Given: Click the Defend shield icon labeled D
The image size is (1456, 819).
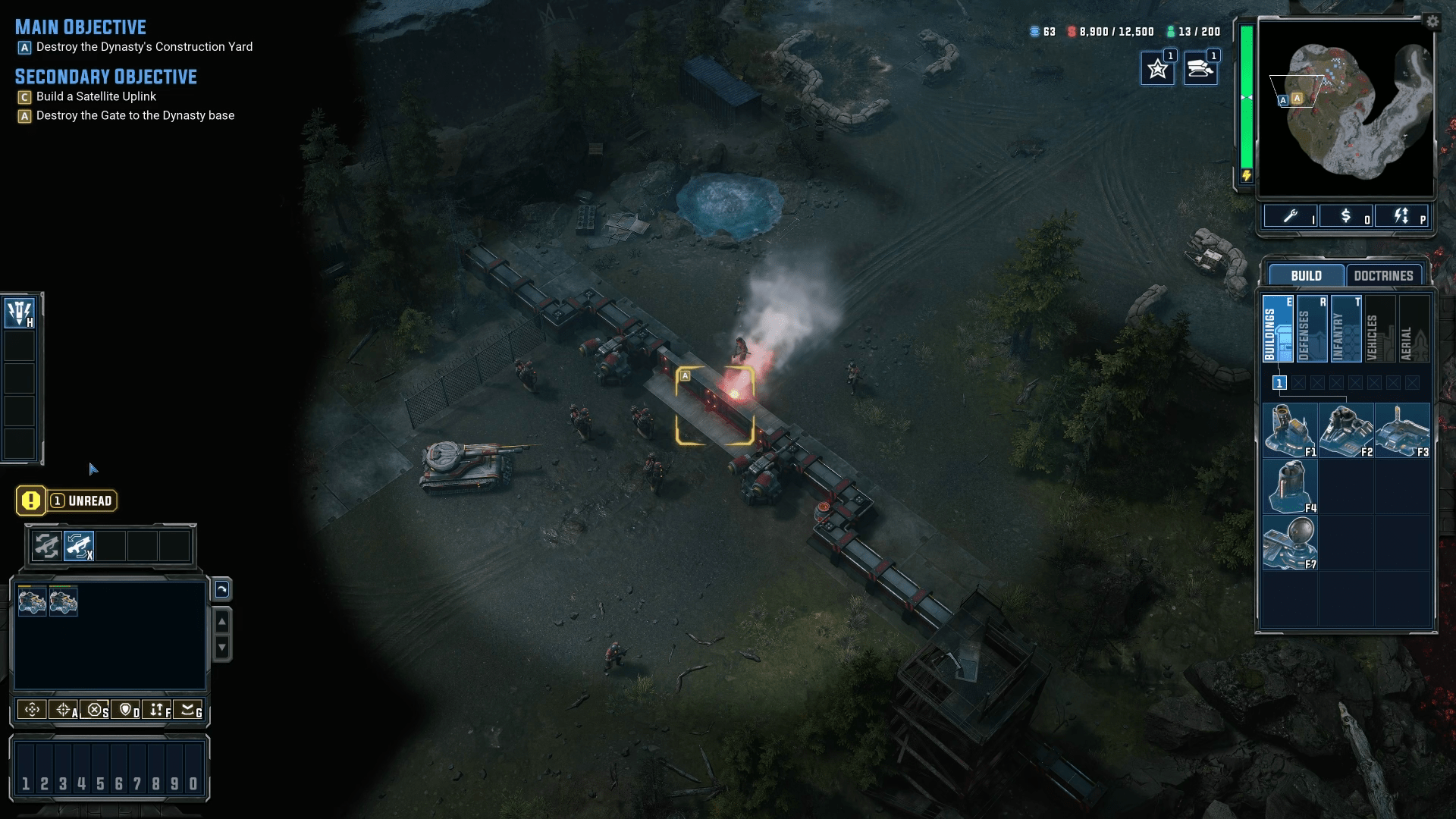Looking at the screenshot, I should pos(127,711).
